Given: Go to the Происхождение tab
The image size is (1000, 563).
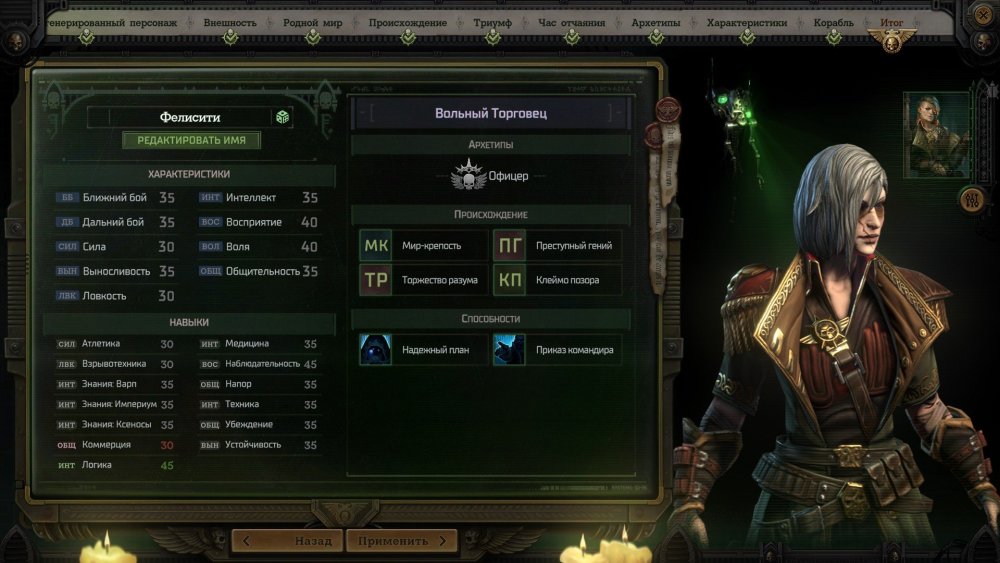Looking at the screenshot, I should [408, 22].
